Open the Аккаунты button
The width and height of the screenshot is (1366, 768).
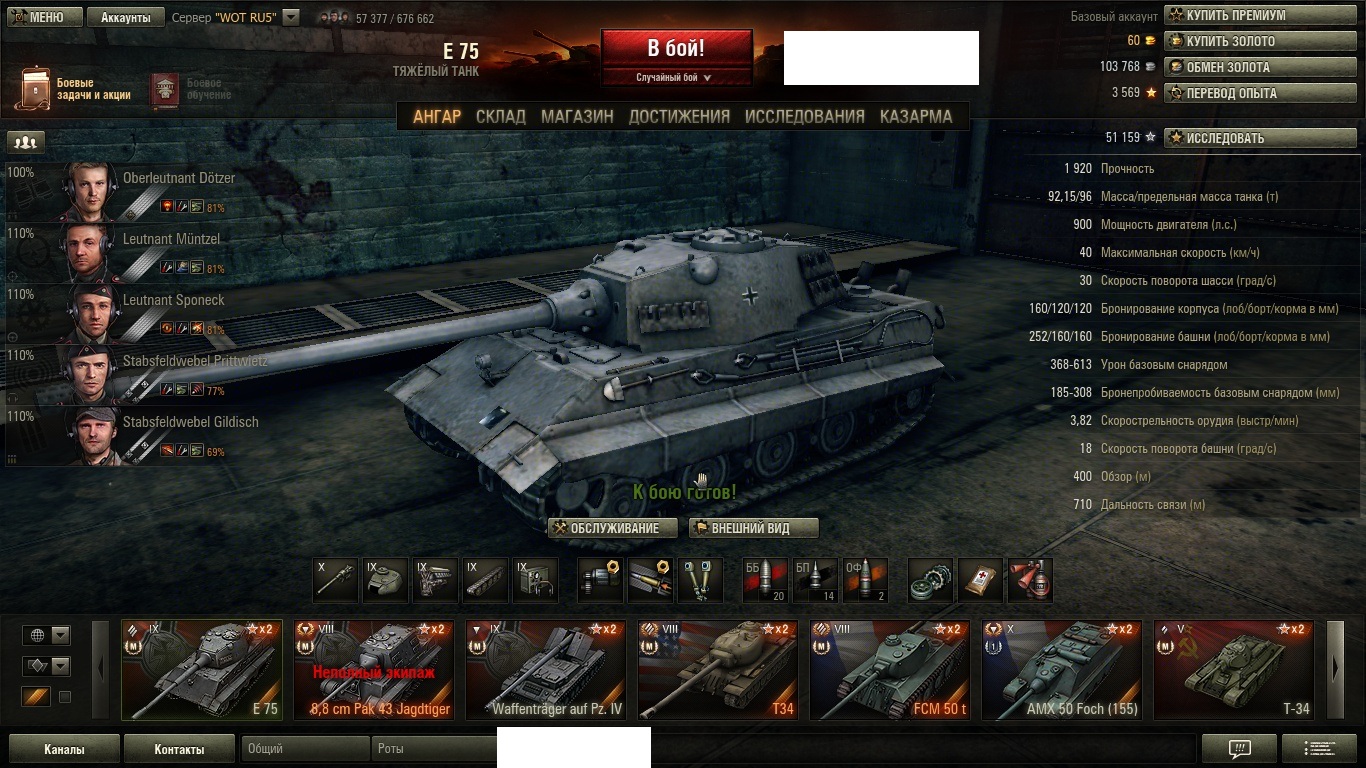tap(125, 17)
